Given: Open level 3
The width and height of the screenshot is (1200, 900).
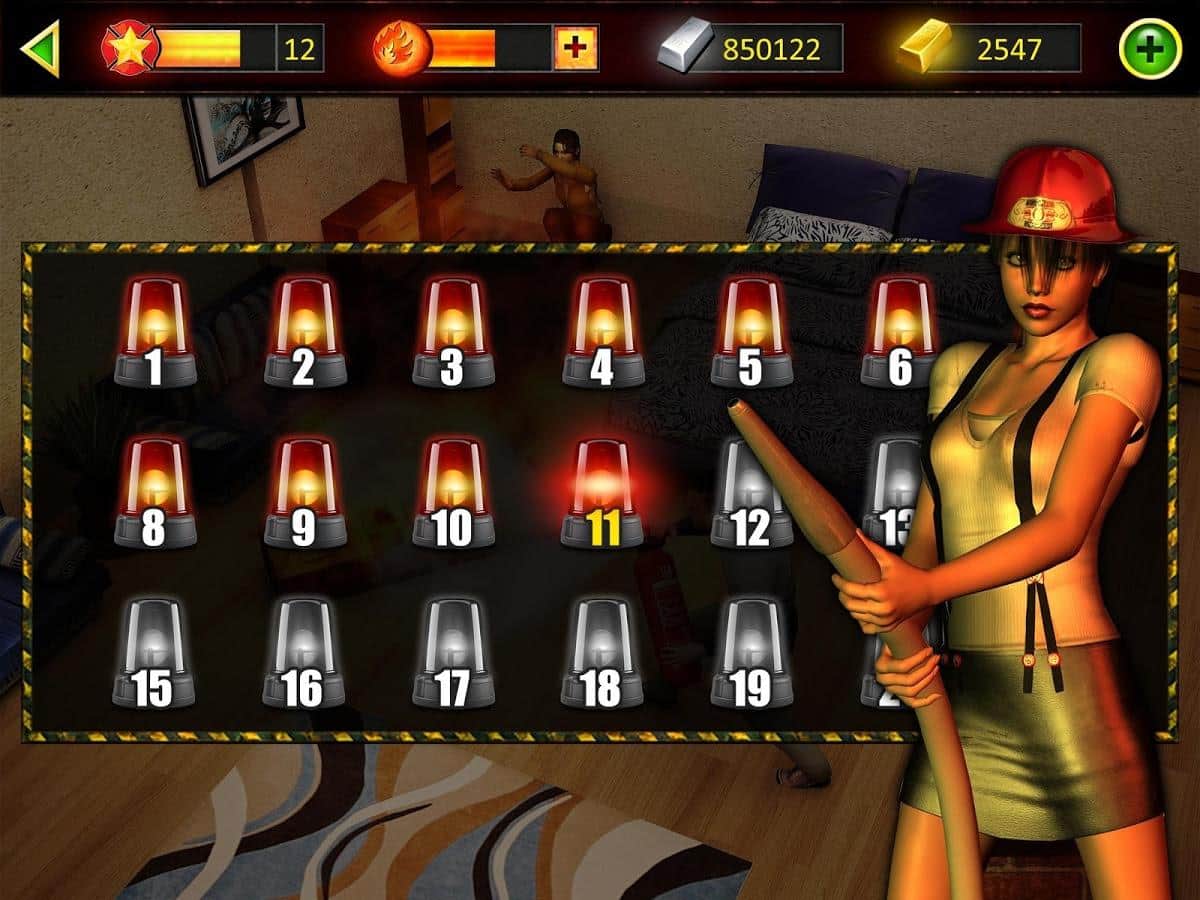Looking at the screenshot, I should (x=452, y=333).
